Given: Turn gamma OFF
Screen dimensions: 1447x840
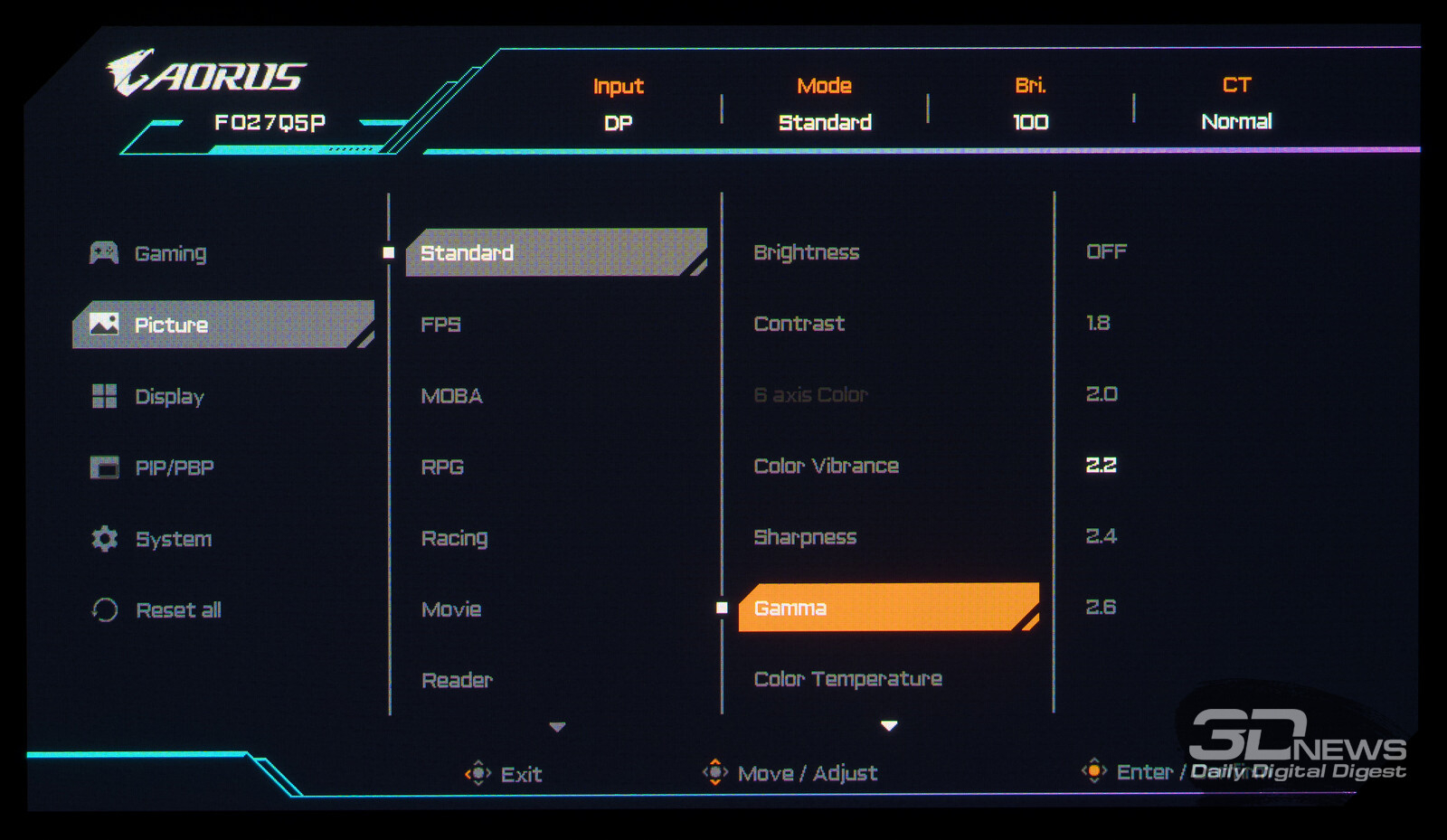Looking at the screenshot, I should coord(1106,251).
